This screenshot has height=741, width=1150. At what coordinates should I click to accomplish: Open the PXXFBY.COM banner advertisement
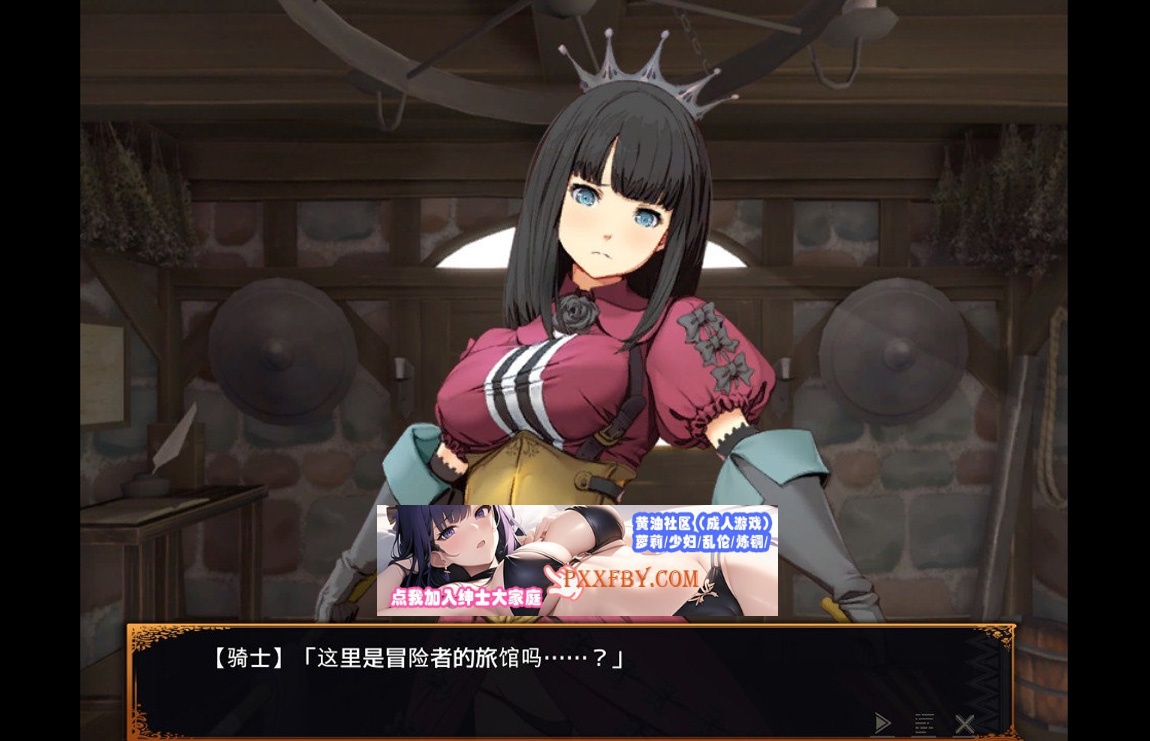(x=577, y=560)
